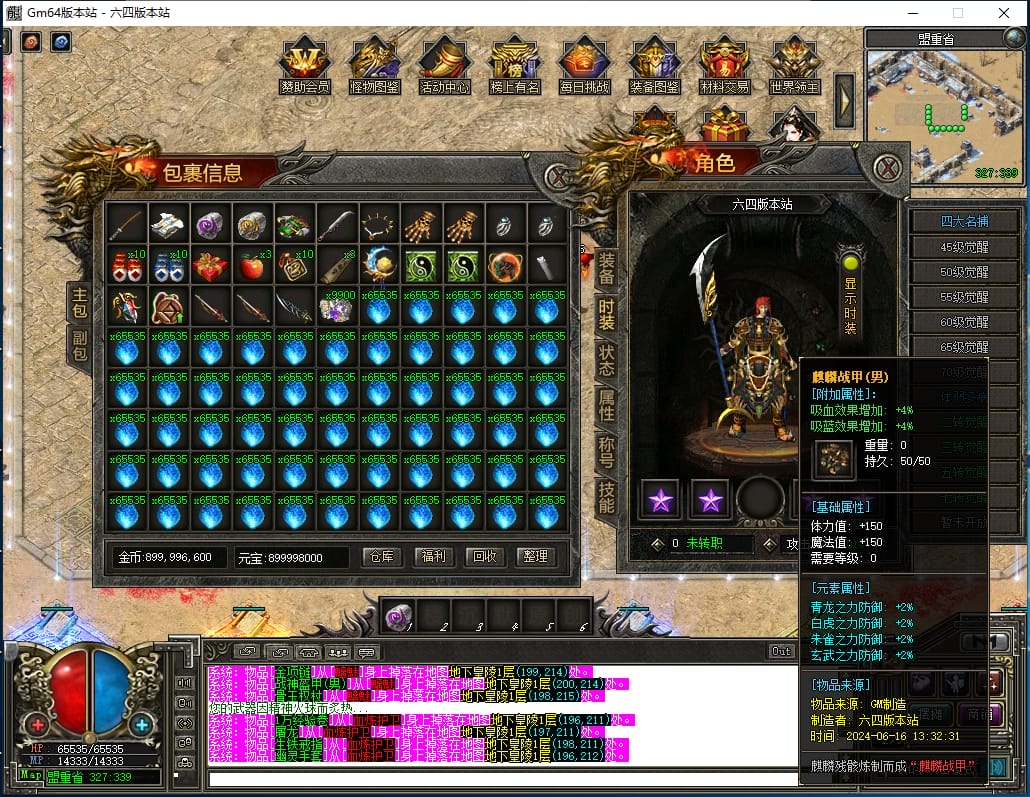Close the 角色 character window
This screenshot has width=1030, height=797.
(x=887, y=167)
